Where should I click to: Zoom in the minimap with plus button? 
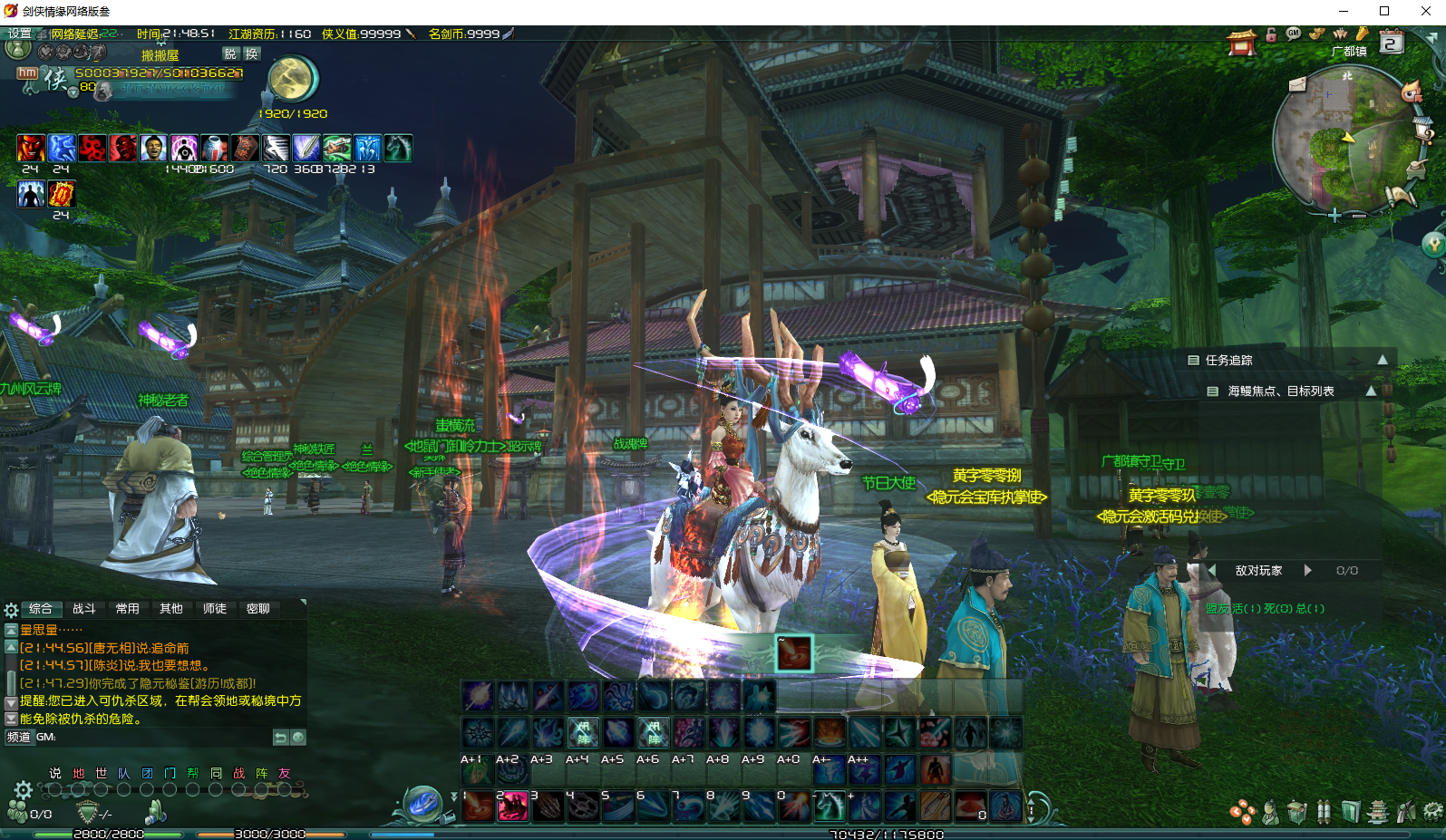1334,216
